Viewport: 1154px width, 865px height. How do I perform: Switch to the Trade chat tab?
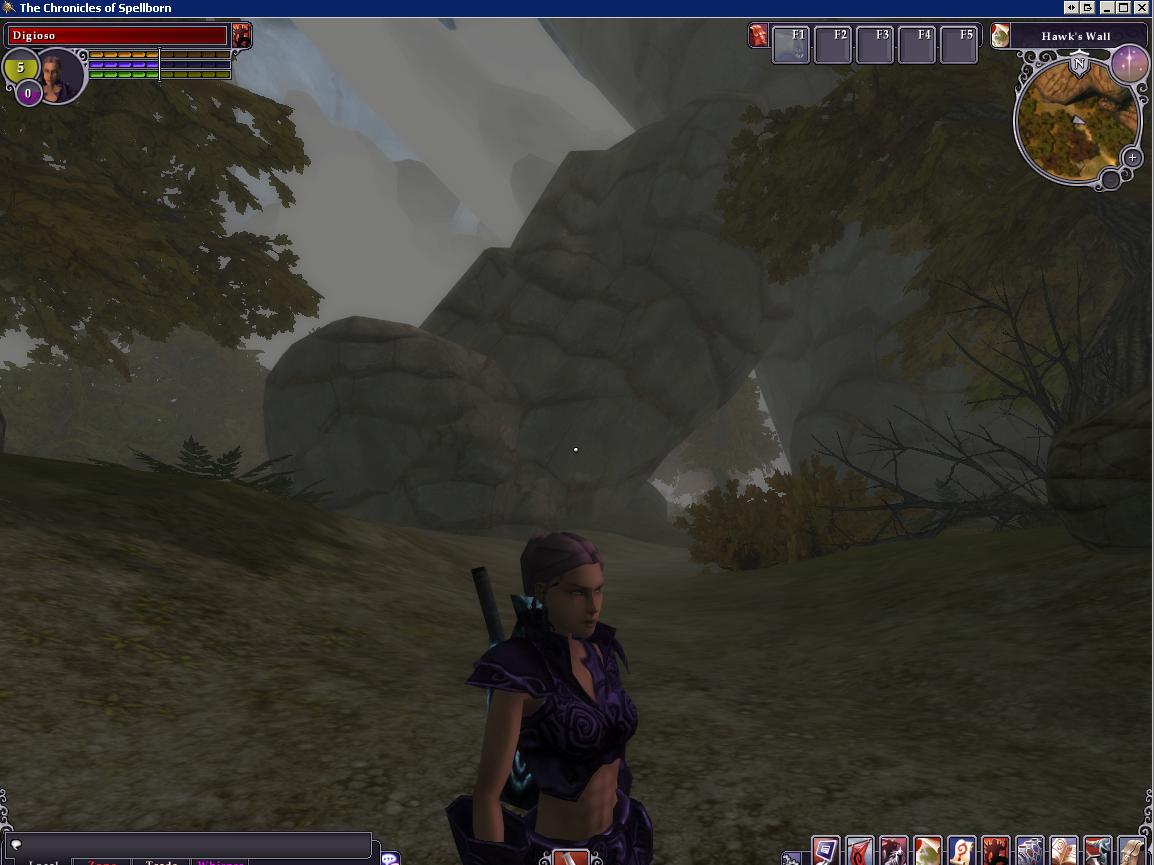161,862
